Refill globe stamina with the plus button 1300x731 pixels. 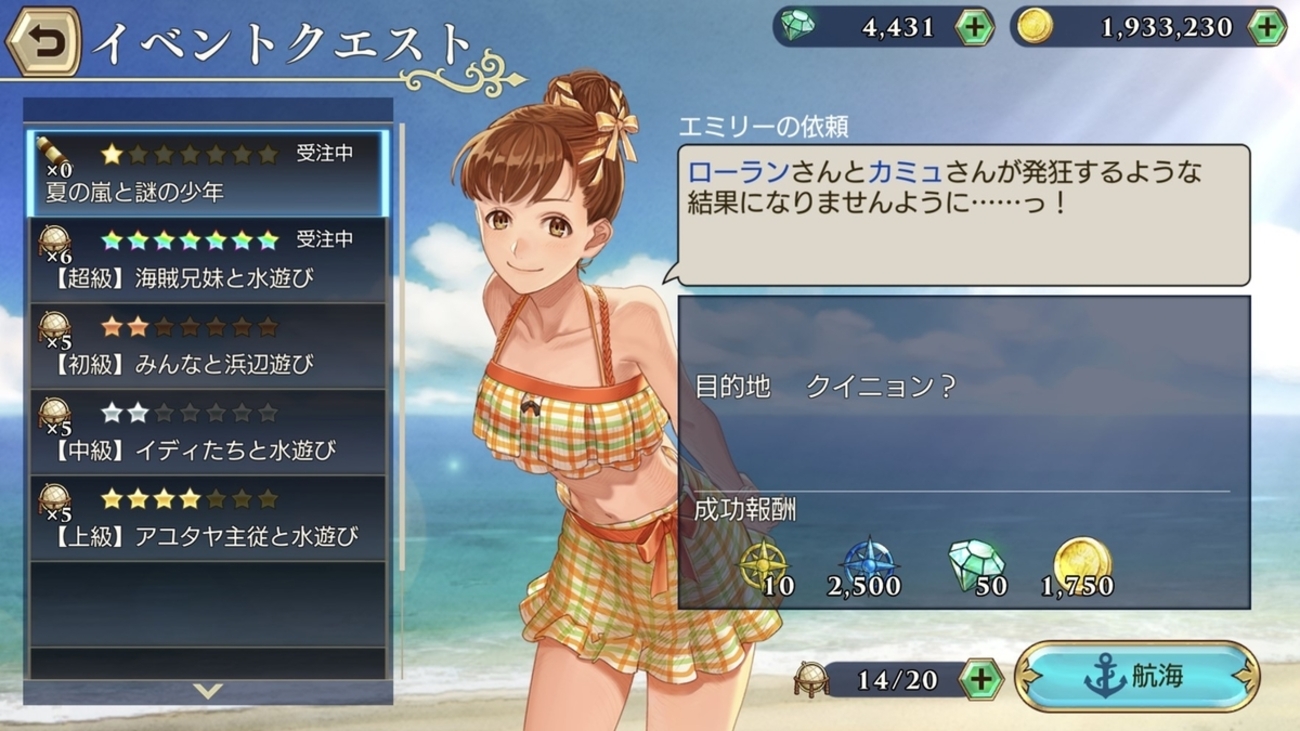click(x=981, y=679)
